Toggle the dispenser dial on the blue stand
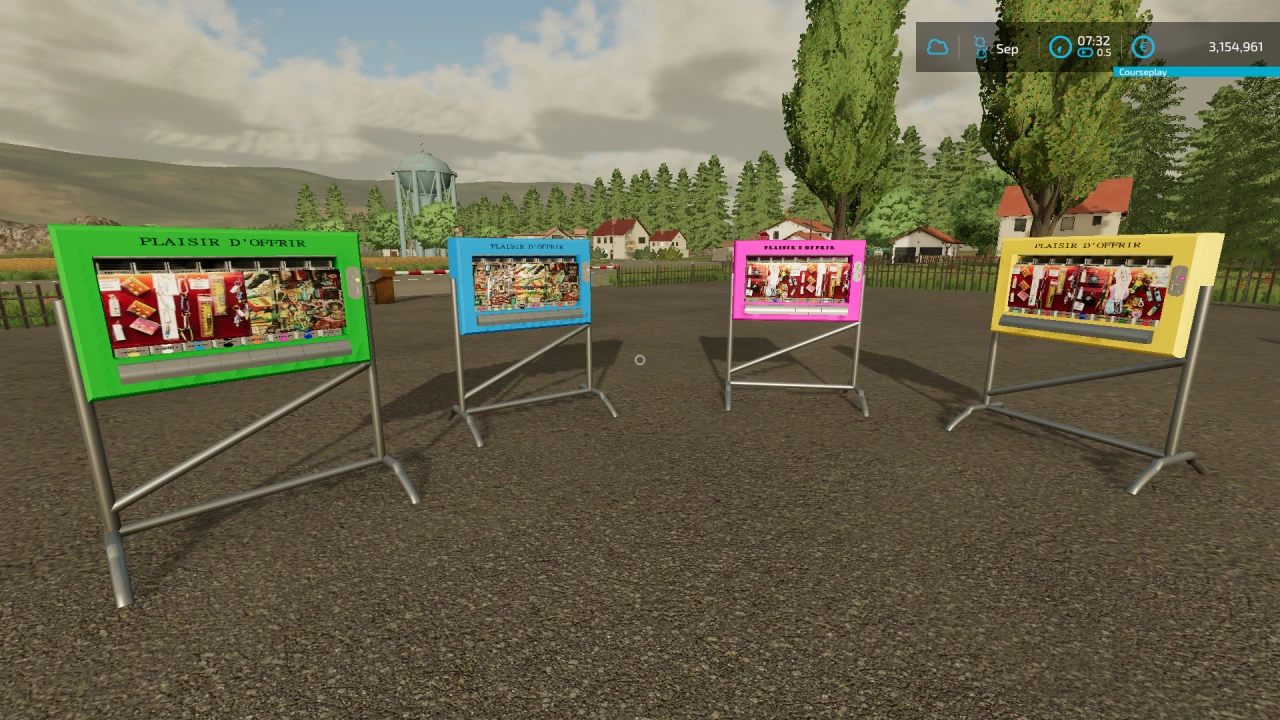1280x720 pixels. click(x=585, y=271)
